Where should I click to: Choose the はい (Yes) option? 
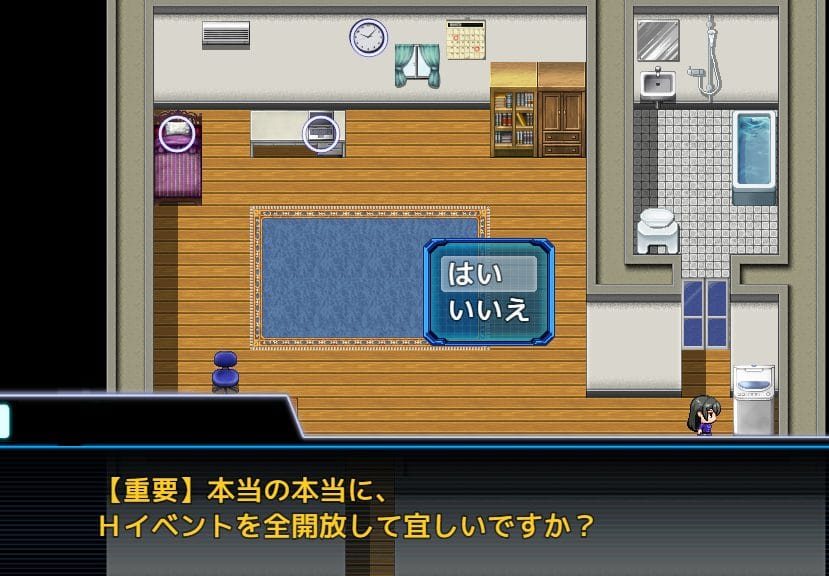488,274
